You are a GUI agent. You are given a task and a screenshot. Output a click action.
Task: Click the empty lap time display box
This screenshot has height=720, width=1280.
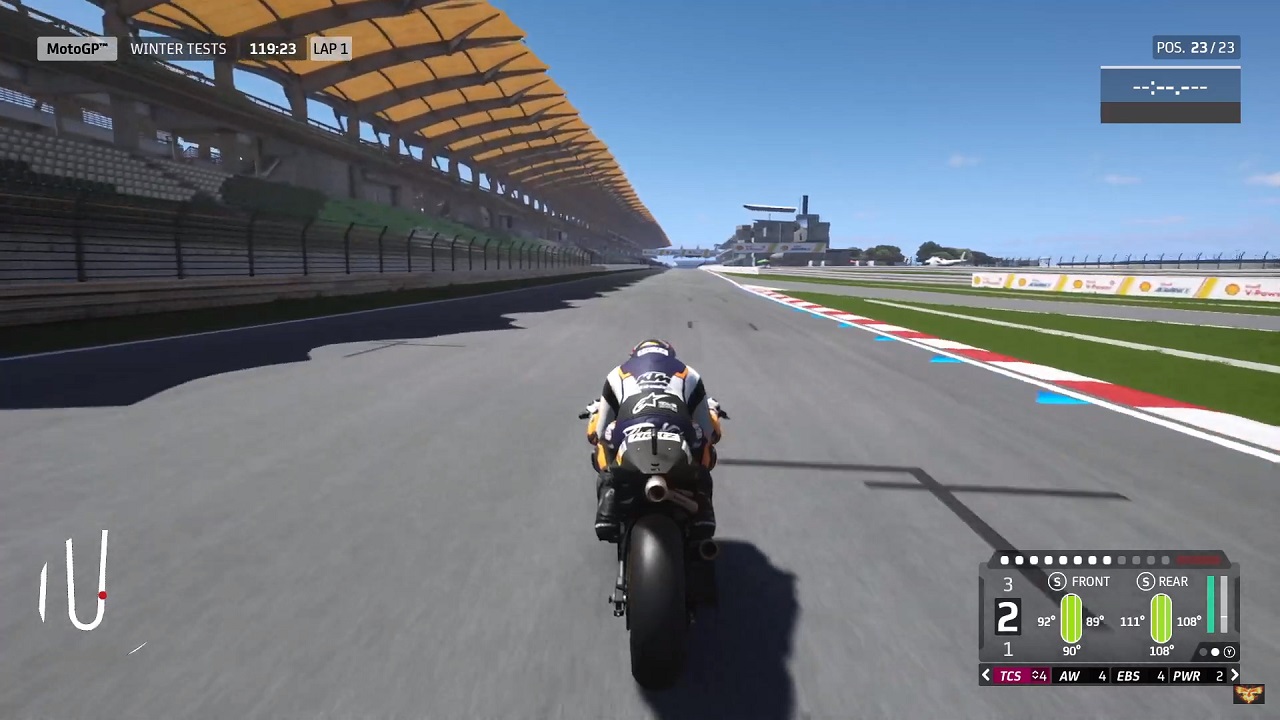1170,88
